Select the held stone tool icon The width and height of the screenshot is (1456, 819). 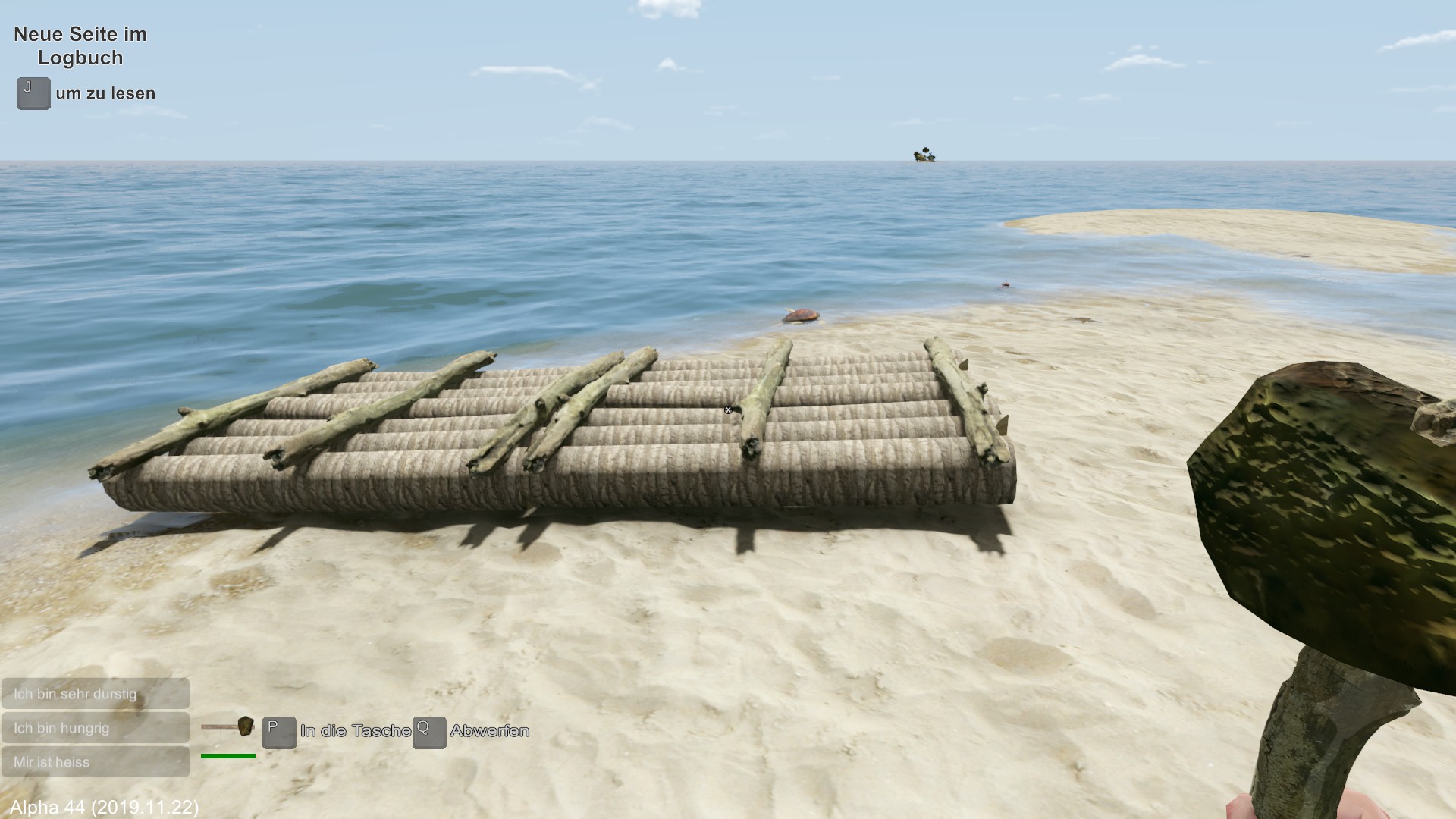click(228, 727)
